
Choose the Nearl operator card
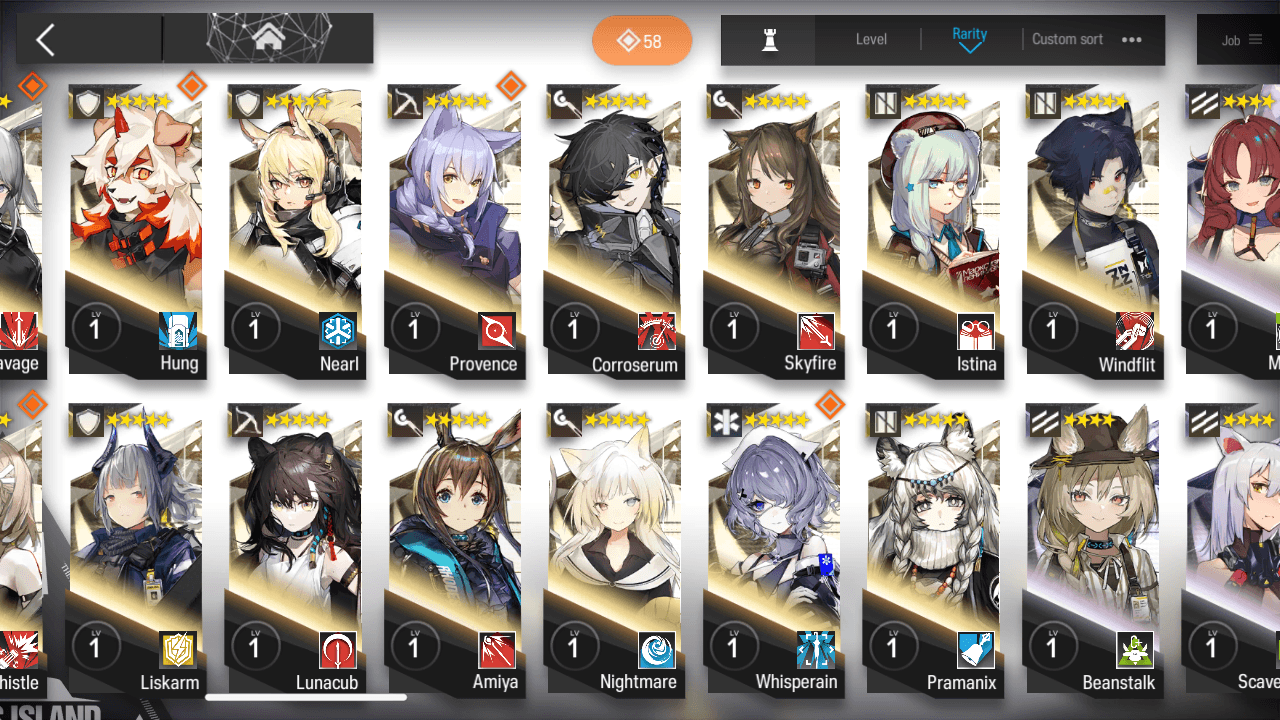296,230
